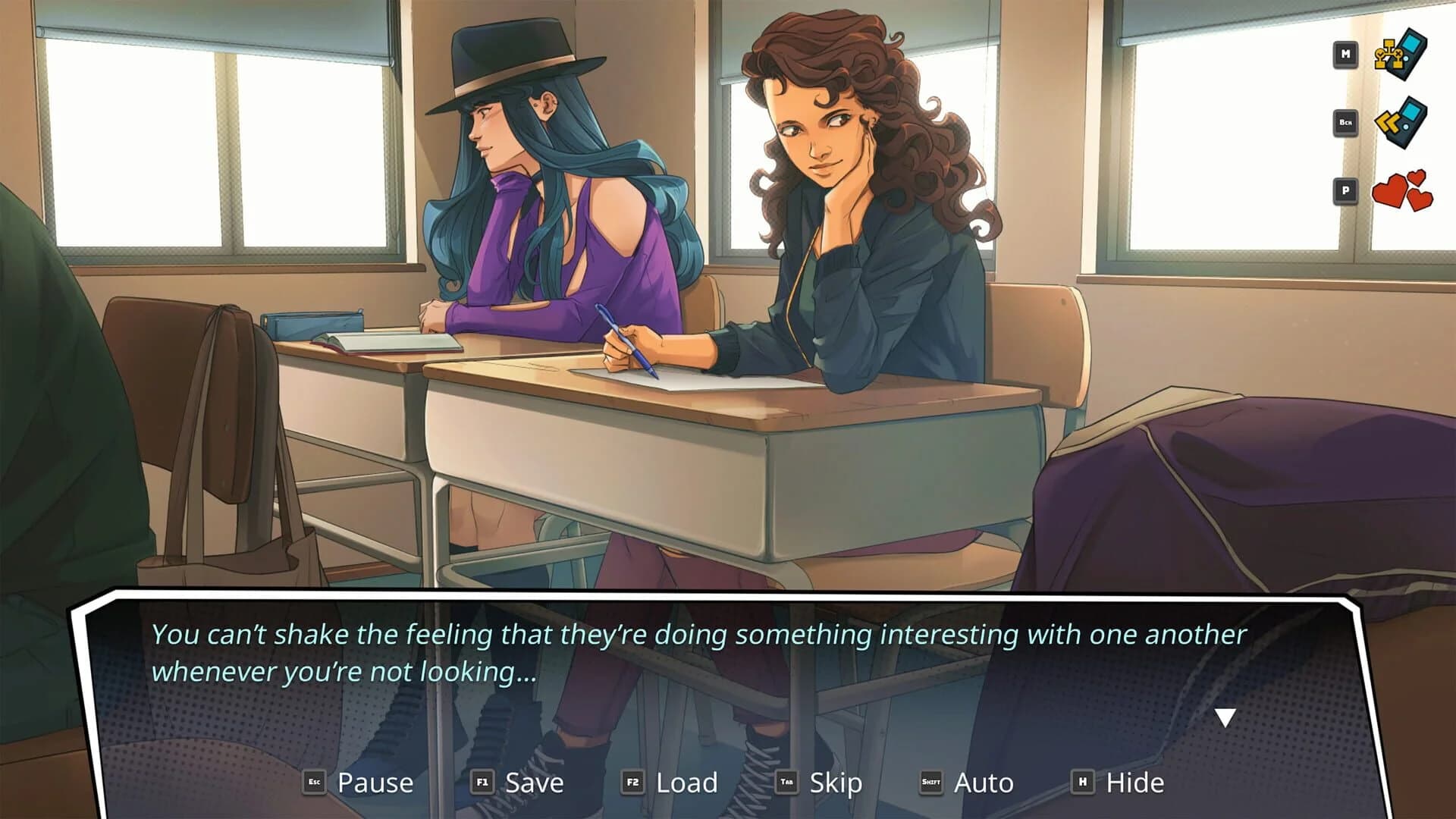Screen dimensions: 1456x819
Task: Enable Skip mode
Action: point(836,782)
